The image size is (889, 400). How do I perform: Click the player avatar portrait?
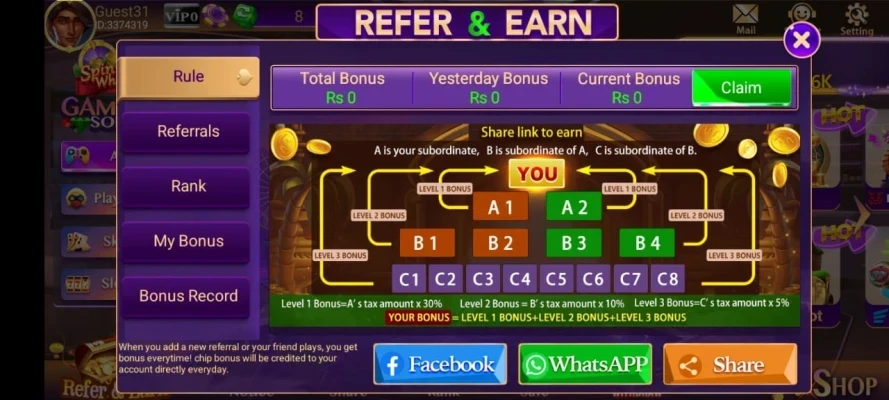(x=69, y=22)
